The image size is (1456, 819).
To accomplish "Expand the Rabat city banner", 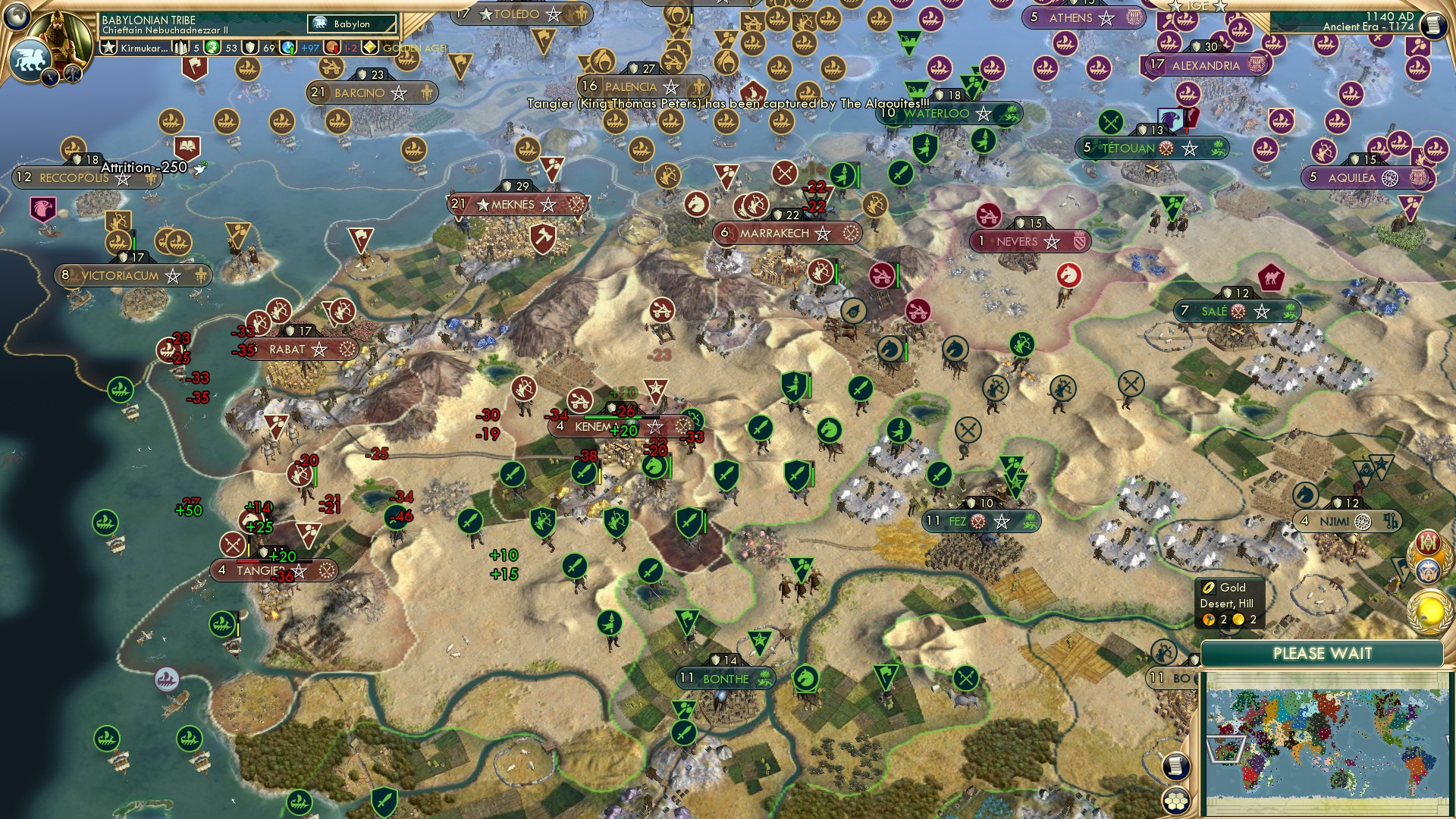I will pos(303,350).
